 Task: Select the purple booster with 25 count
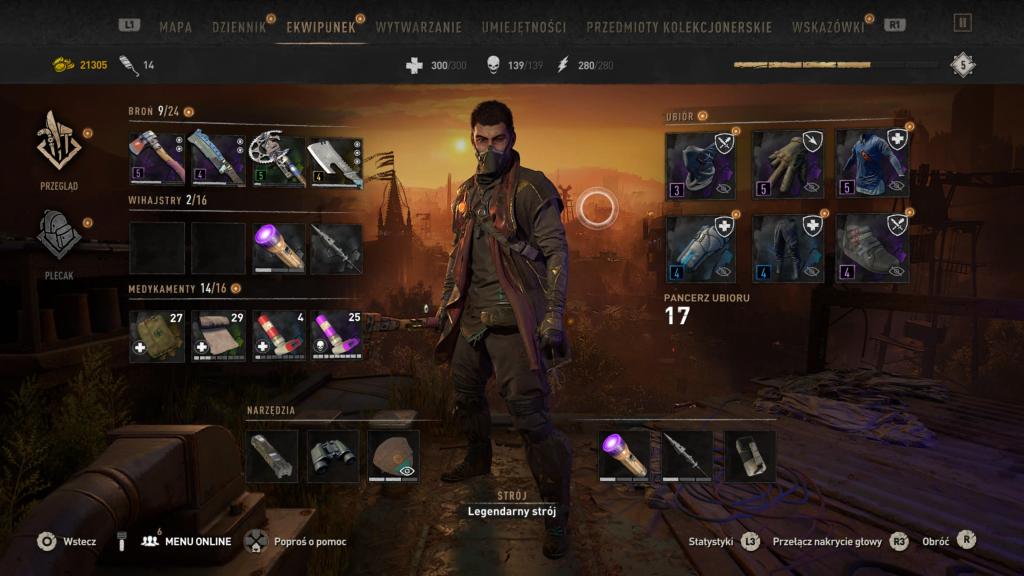336,336
